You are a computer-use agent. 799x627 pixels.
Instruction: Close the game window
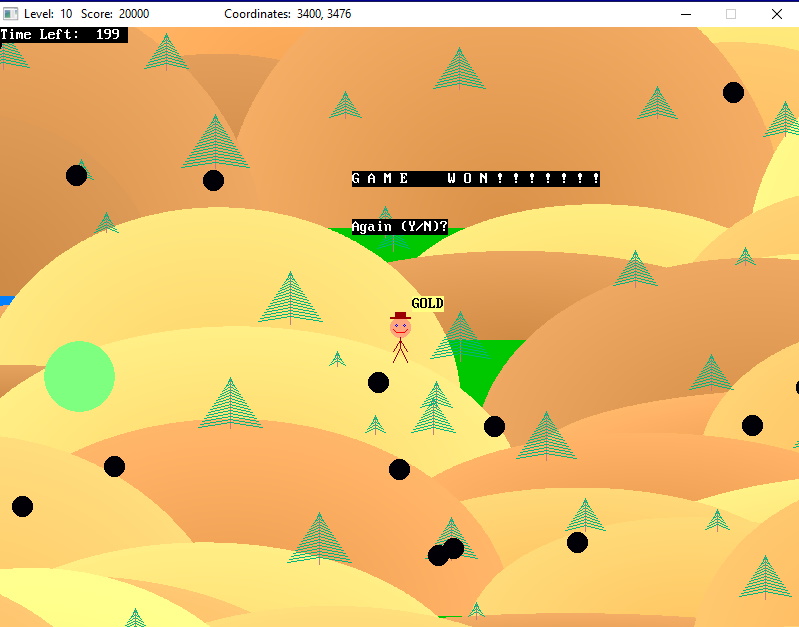tap(776, 14)
